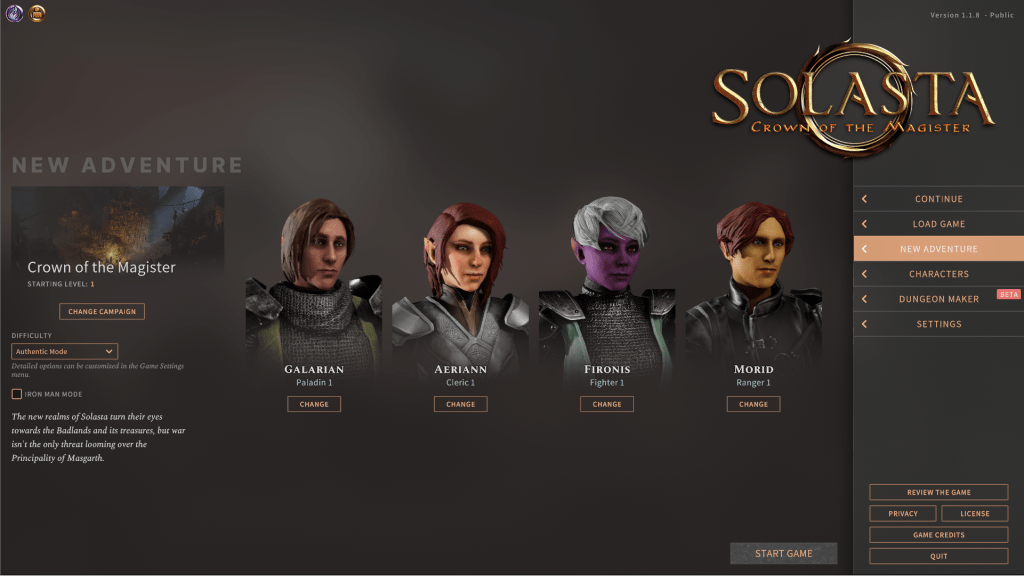
Task: Launch the Dungeon Maker beta
Action: pos(938,299)
